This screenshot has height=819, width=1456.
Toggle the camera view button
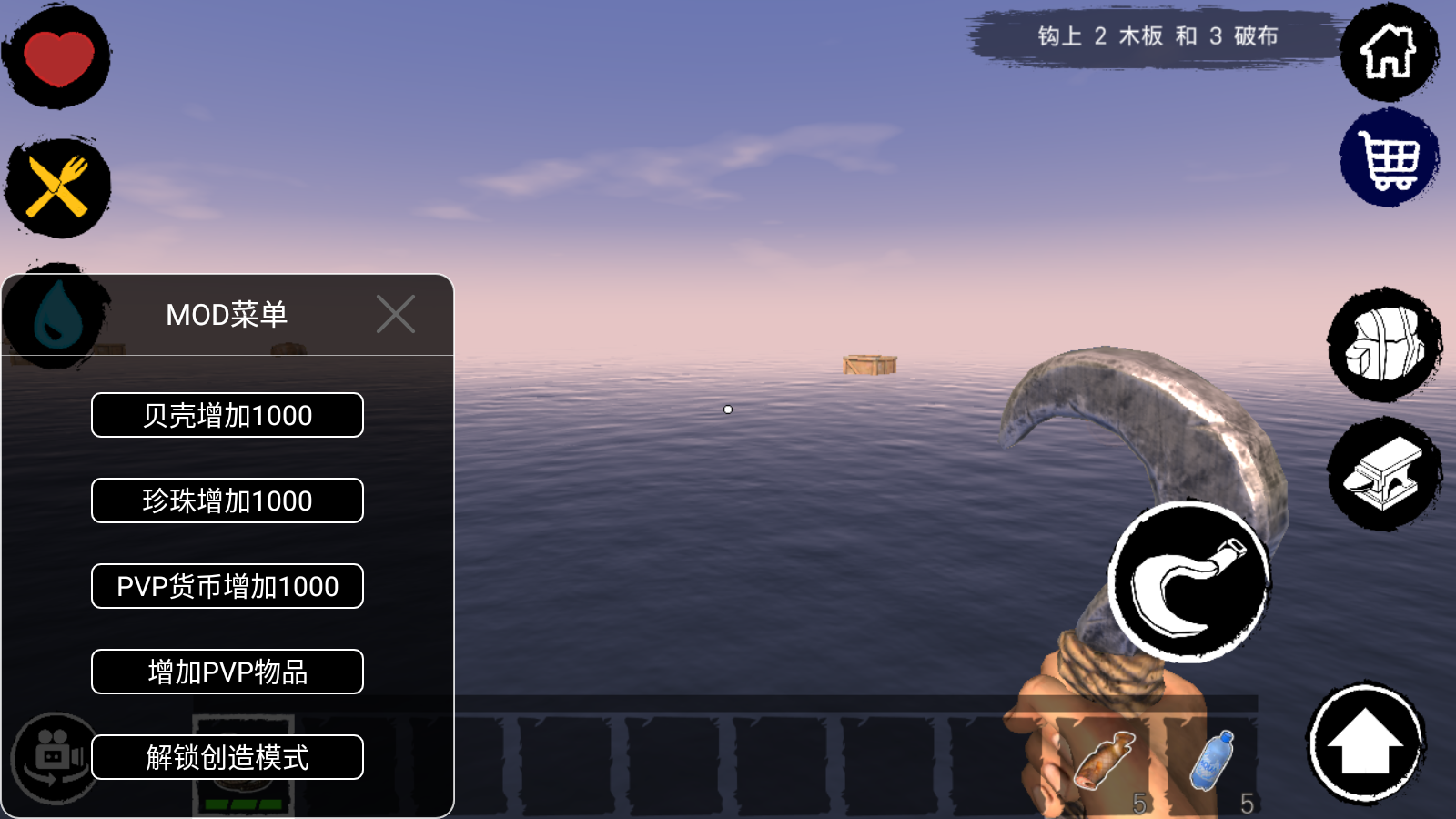pos(55,757)
